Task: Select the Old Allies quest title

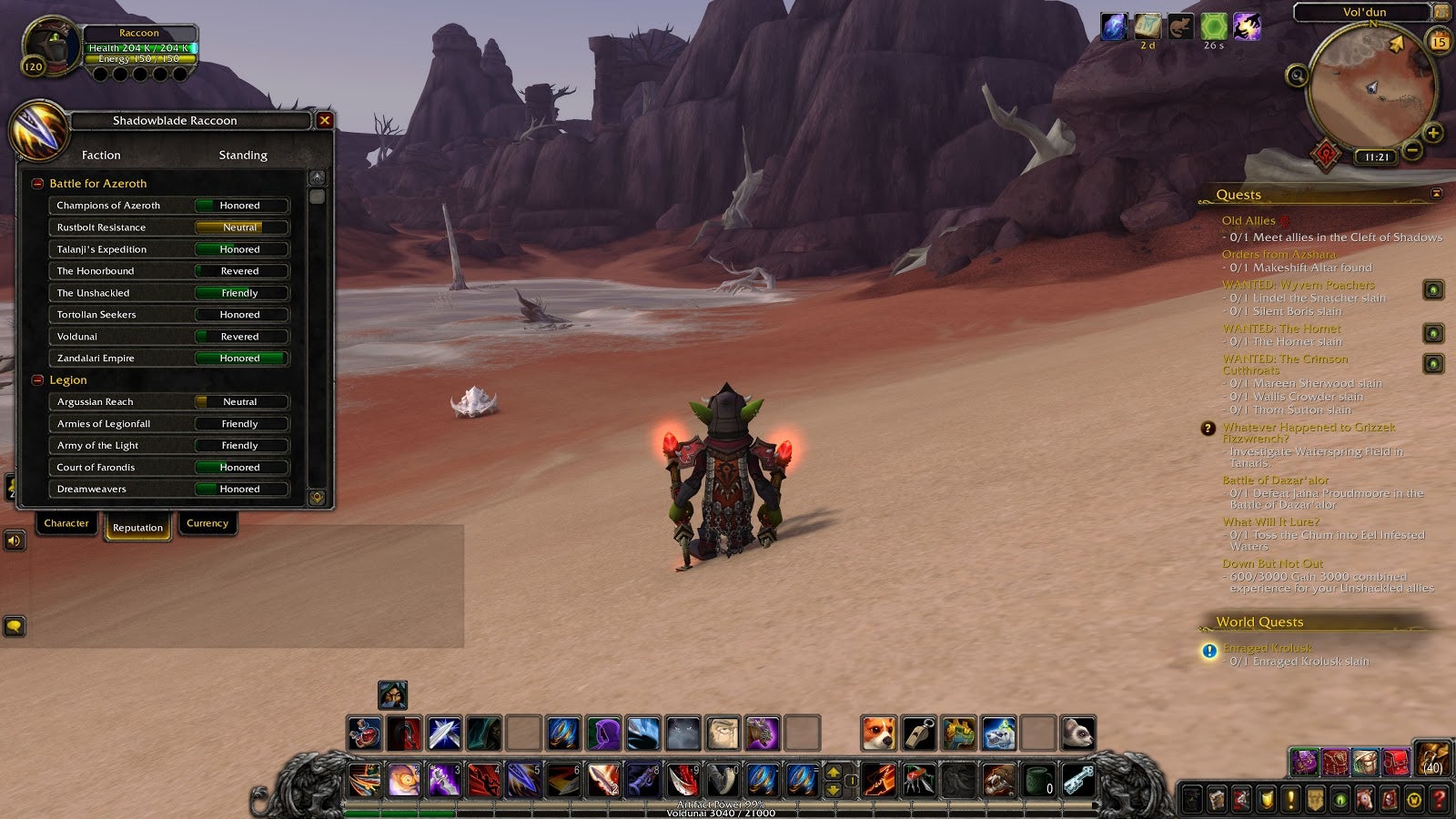Action: click(1249, 221)
